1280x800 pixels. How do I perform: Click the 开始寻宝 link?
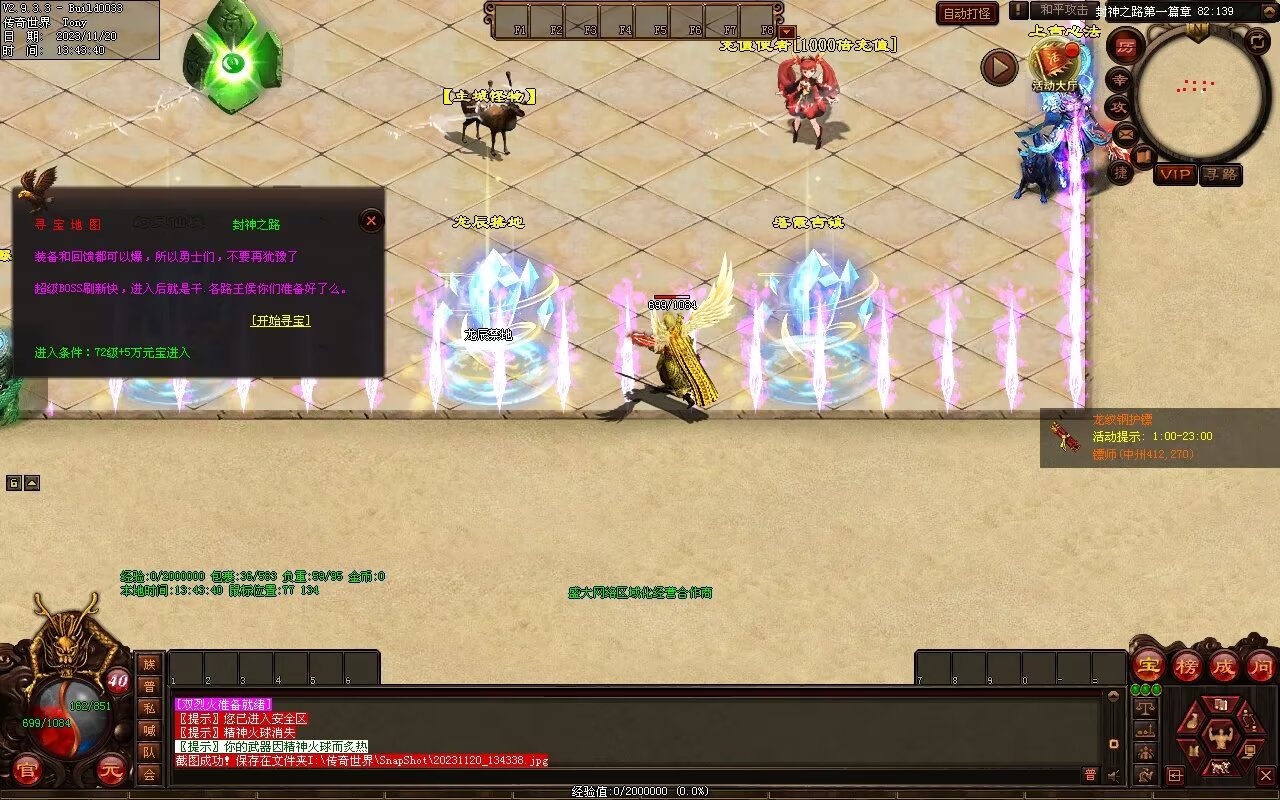click(280, 321)
